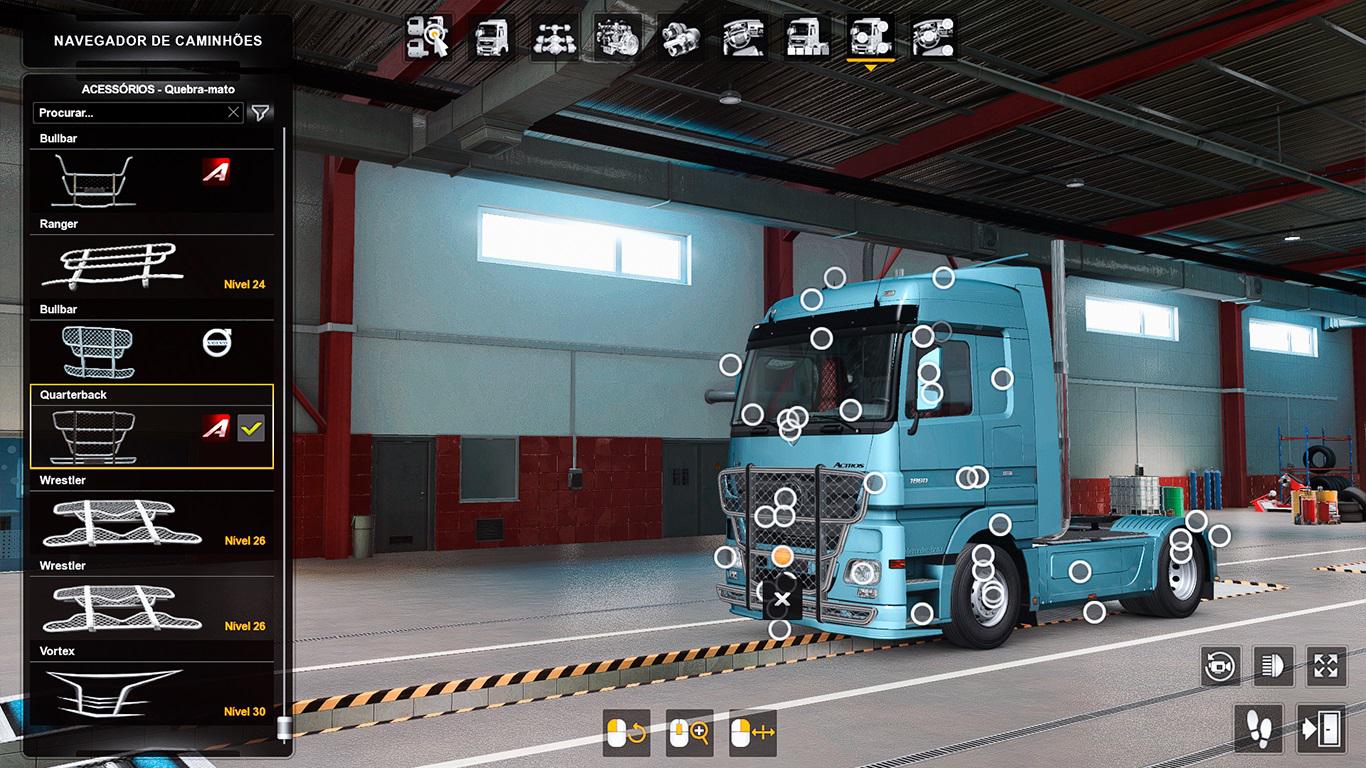This screenshot has width=1366, height=768.
Task: Open the transmission category tab
Action: pos(680,38)
